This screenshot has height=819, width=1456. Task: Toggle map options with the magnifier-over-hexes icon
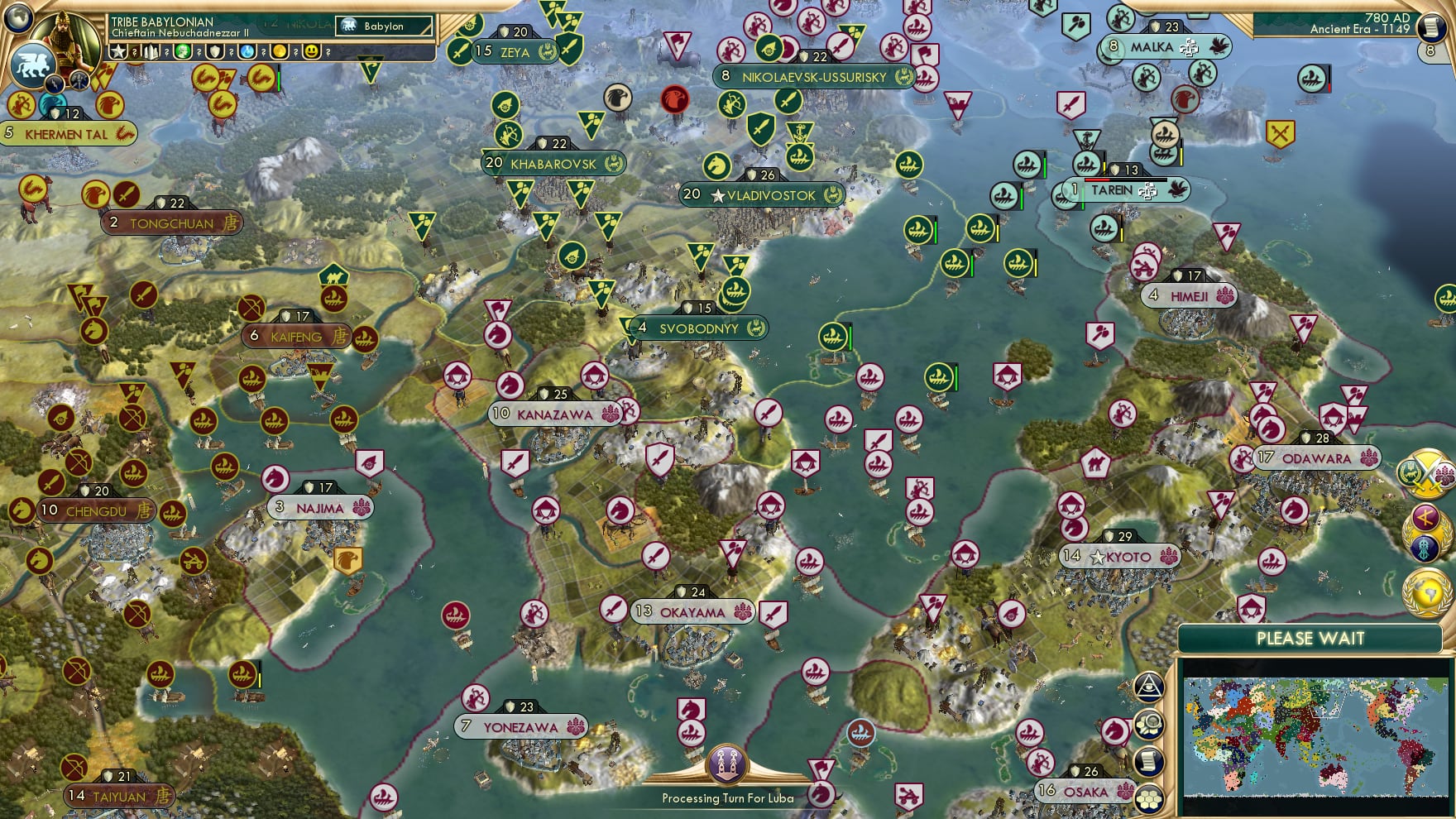[1150, 724]
